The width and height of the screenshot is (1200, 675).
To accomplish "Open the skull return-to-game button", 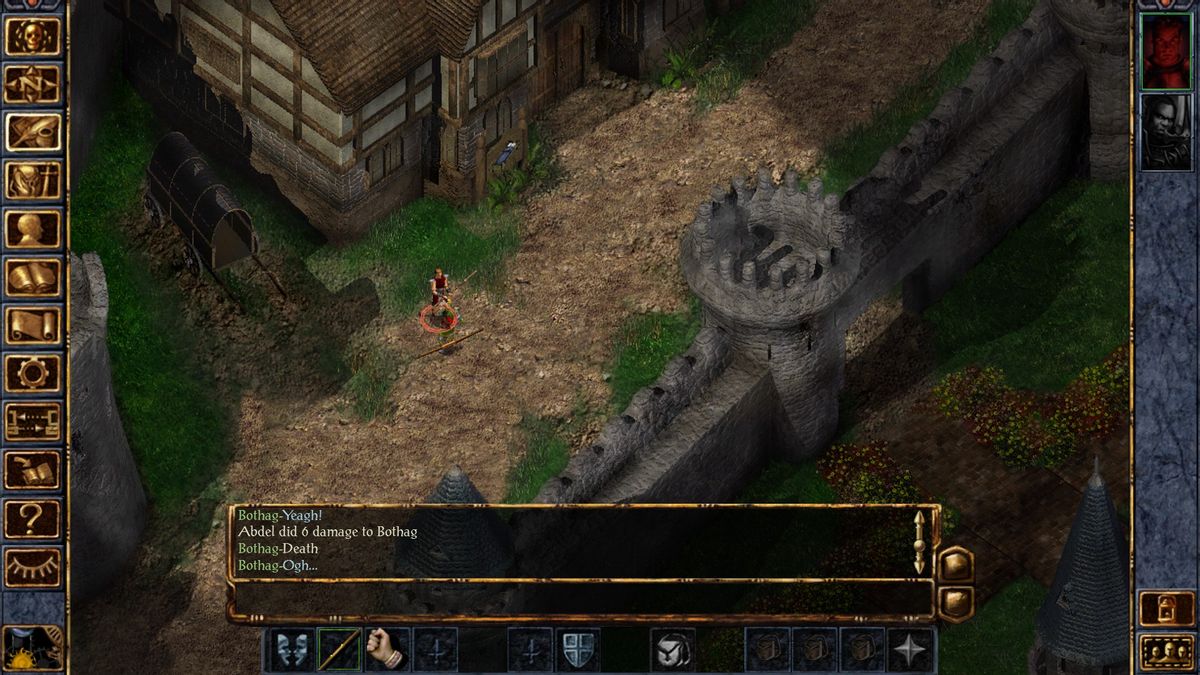I will 33,37.
